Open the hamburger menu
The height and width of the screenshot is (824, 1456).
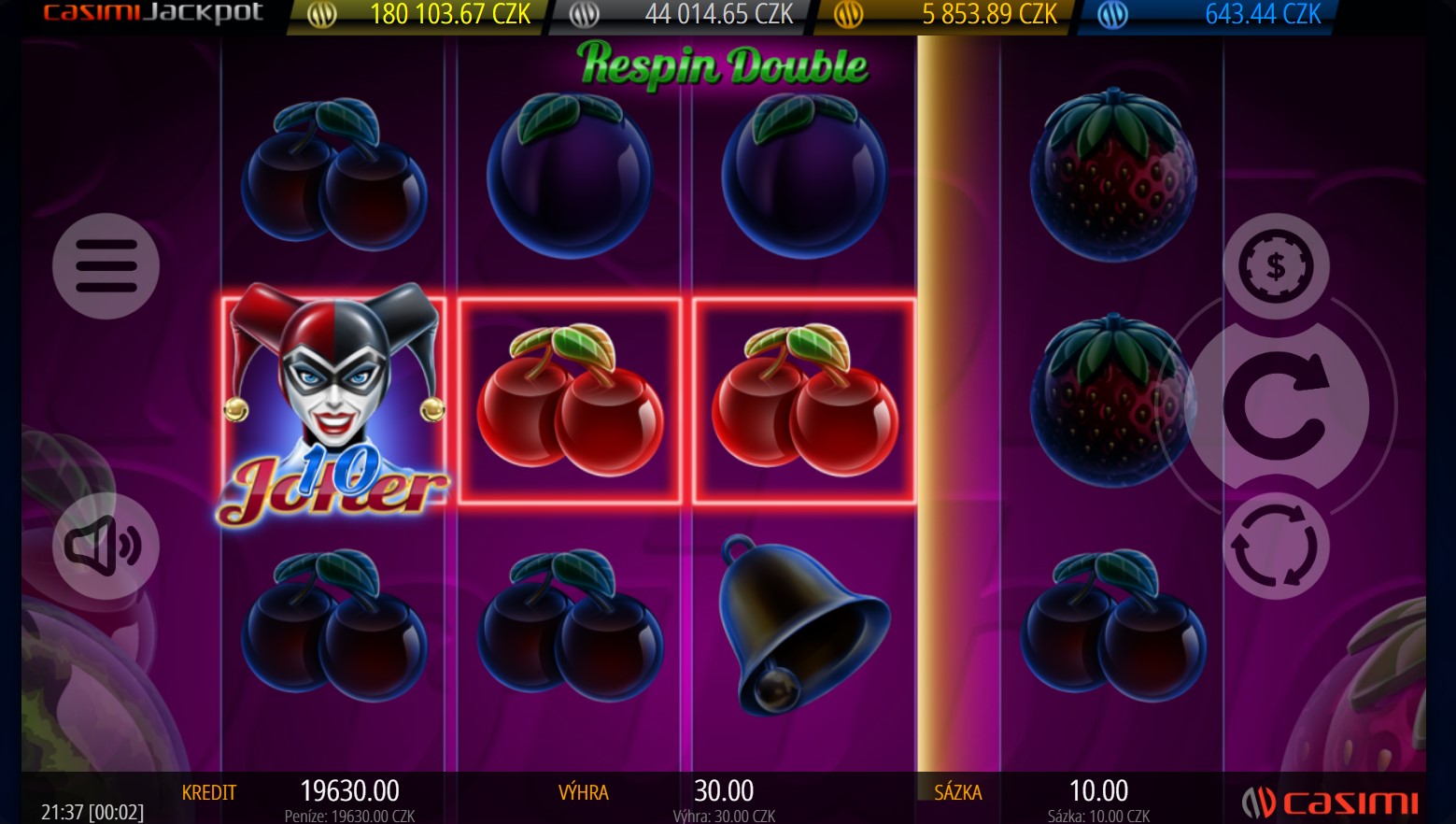tap(106, 266)
